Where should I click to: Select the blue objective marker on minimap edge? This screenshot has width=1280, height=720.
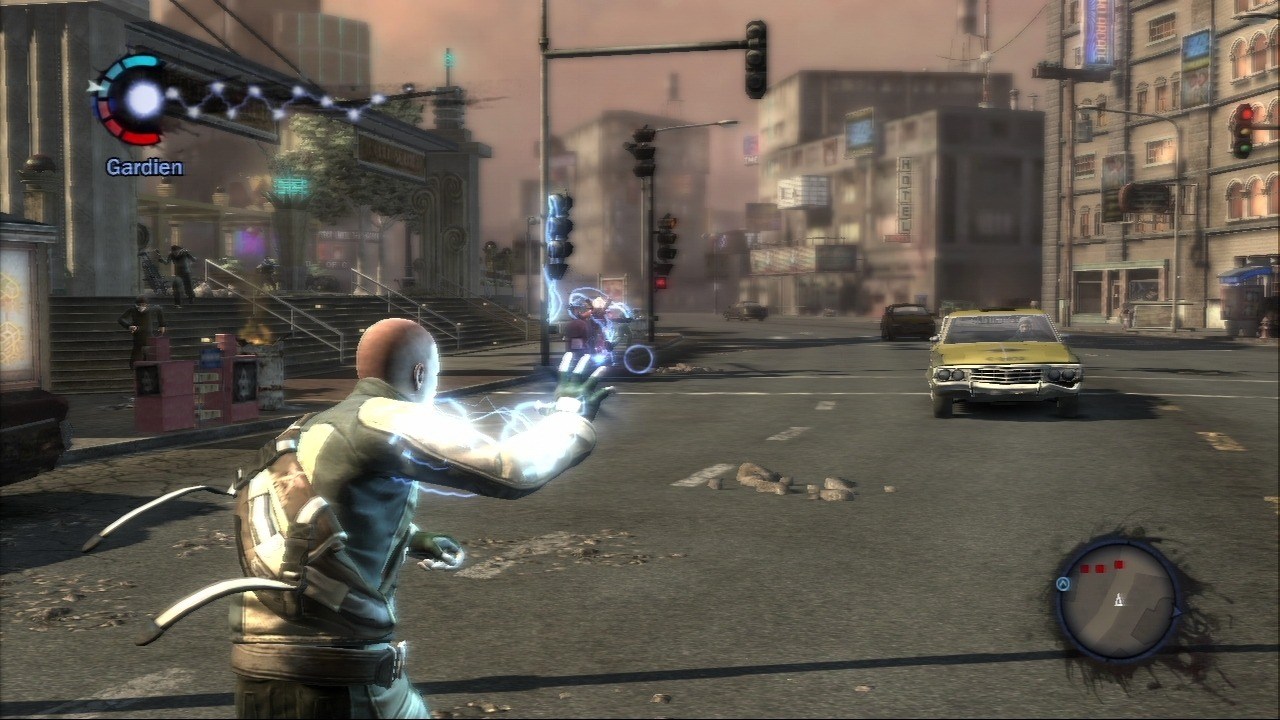1063,584
